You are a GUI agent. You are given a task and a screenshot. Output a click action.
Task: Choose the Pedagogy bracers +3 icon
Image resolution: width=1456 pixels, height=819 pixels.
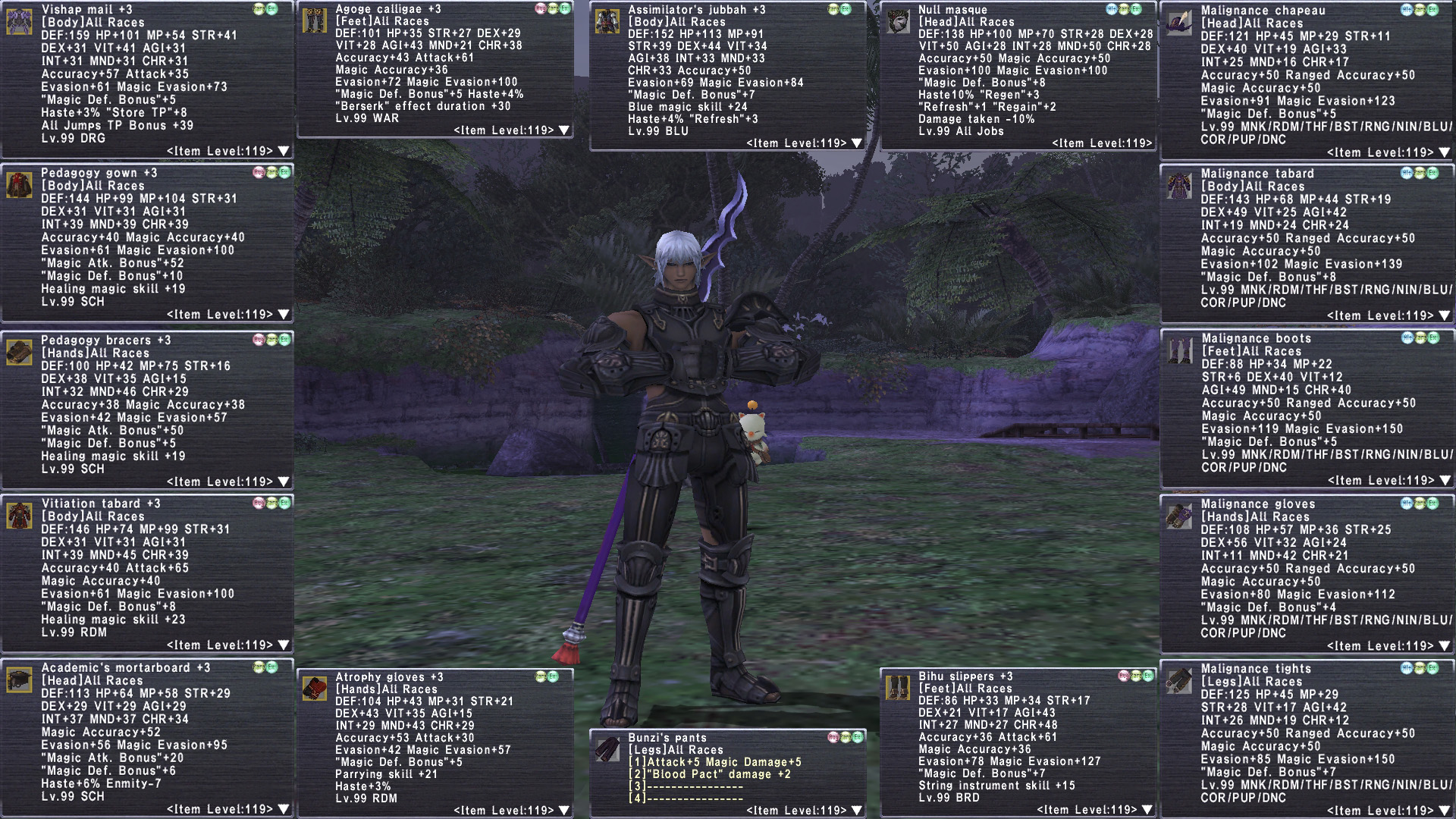(19, 352)
